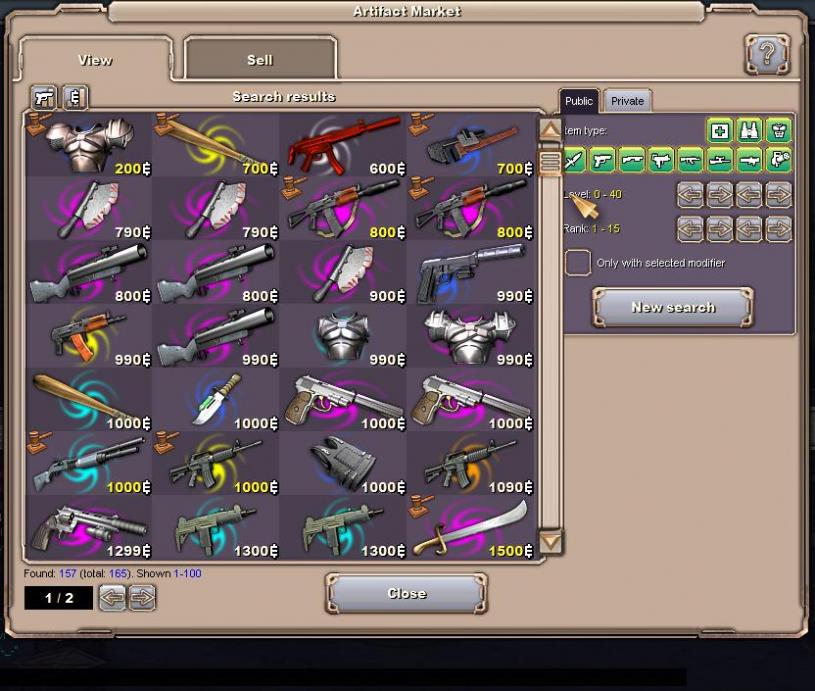Select the 1500 curved sabre listing
This screenshot has width=815, height=691.
pyautogui.click(x=471, y=528)
